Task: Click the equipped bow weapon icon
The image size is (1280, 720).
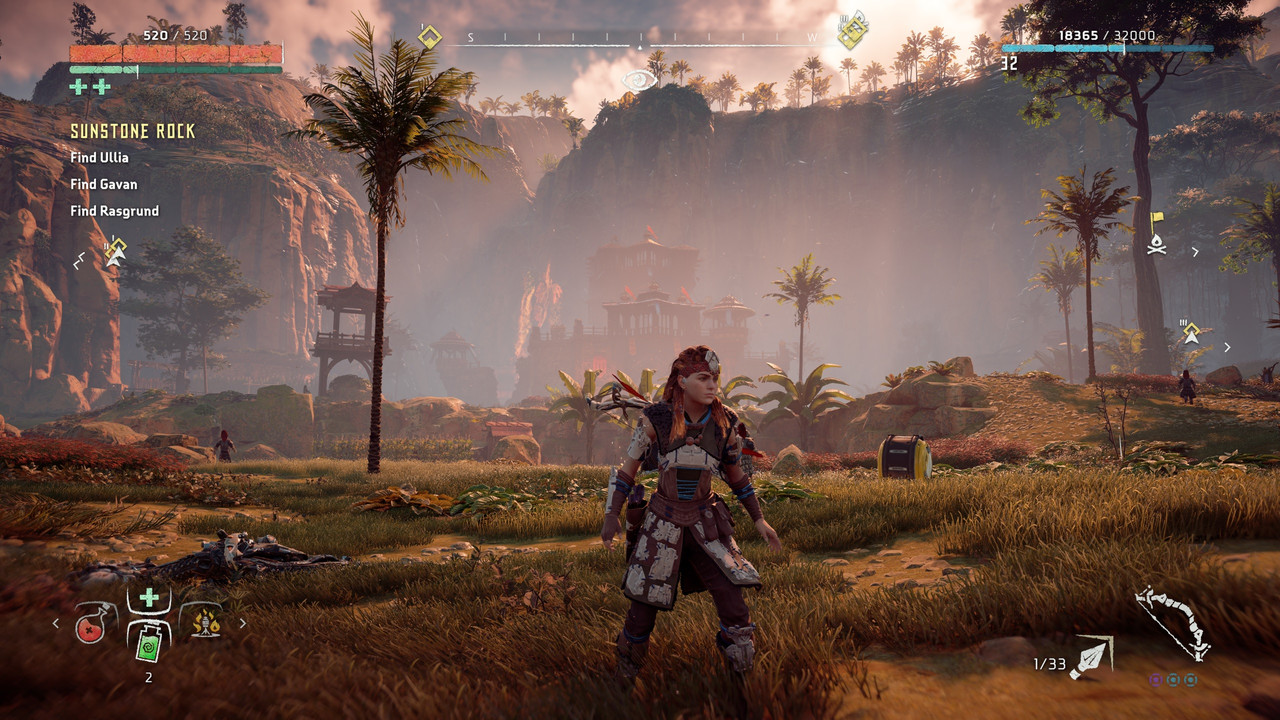Action: coord(1172,623)
